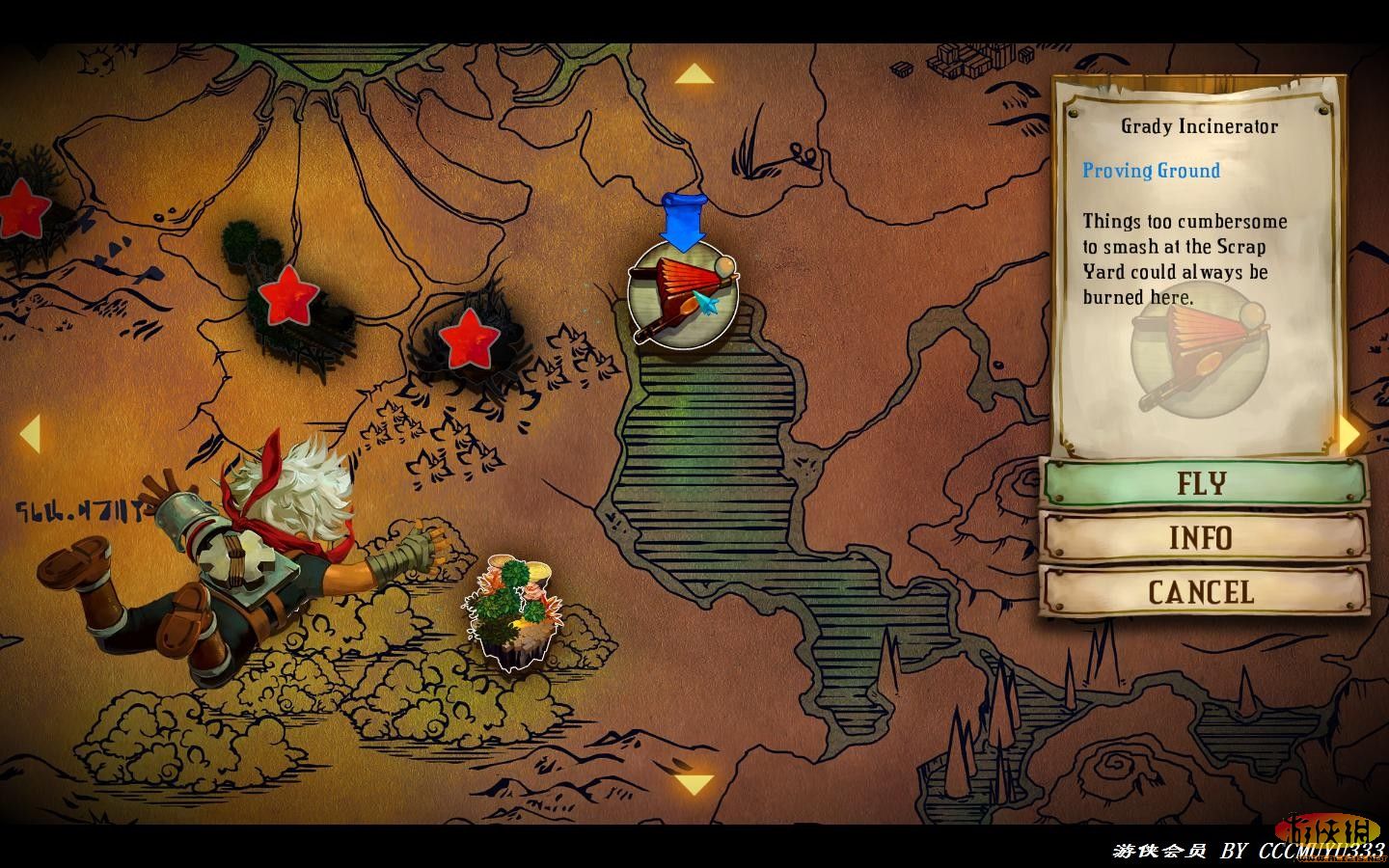Screen dimensions: 1389x868
Task: Fly to Grady Incinerator
Action: (x=1204, y=482)
